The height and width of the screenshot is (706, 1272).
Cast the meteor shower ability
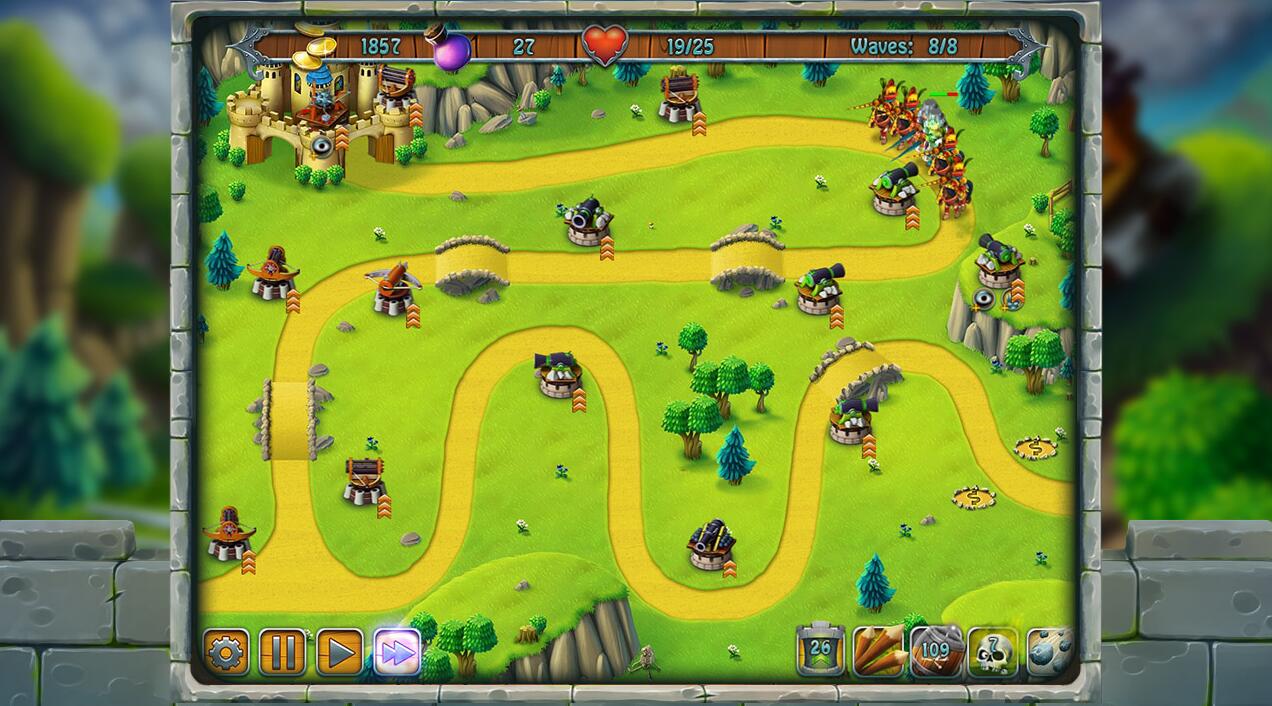coord(1049,652)
